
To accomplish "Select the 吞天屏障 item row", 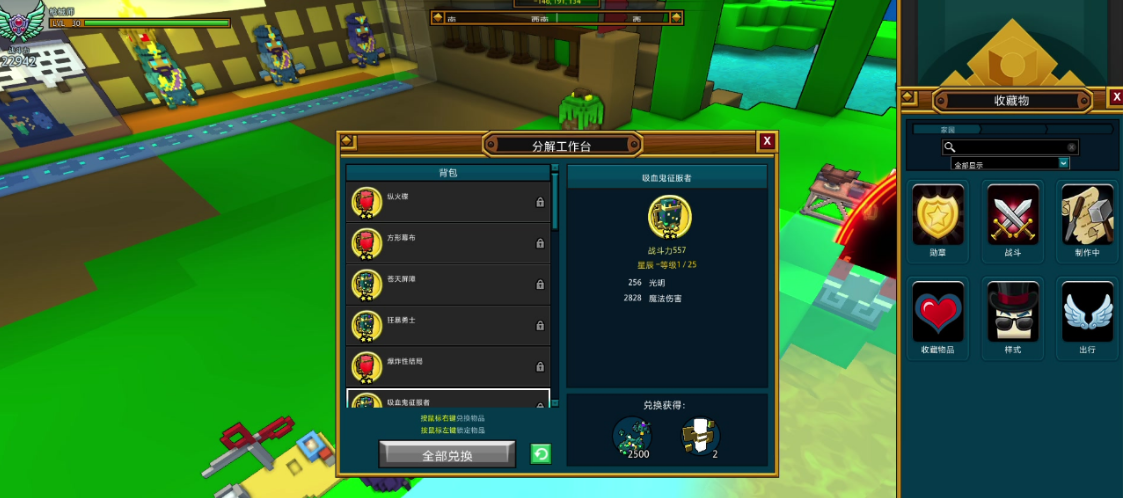I will pyautogui.click(x=448, y=284).
